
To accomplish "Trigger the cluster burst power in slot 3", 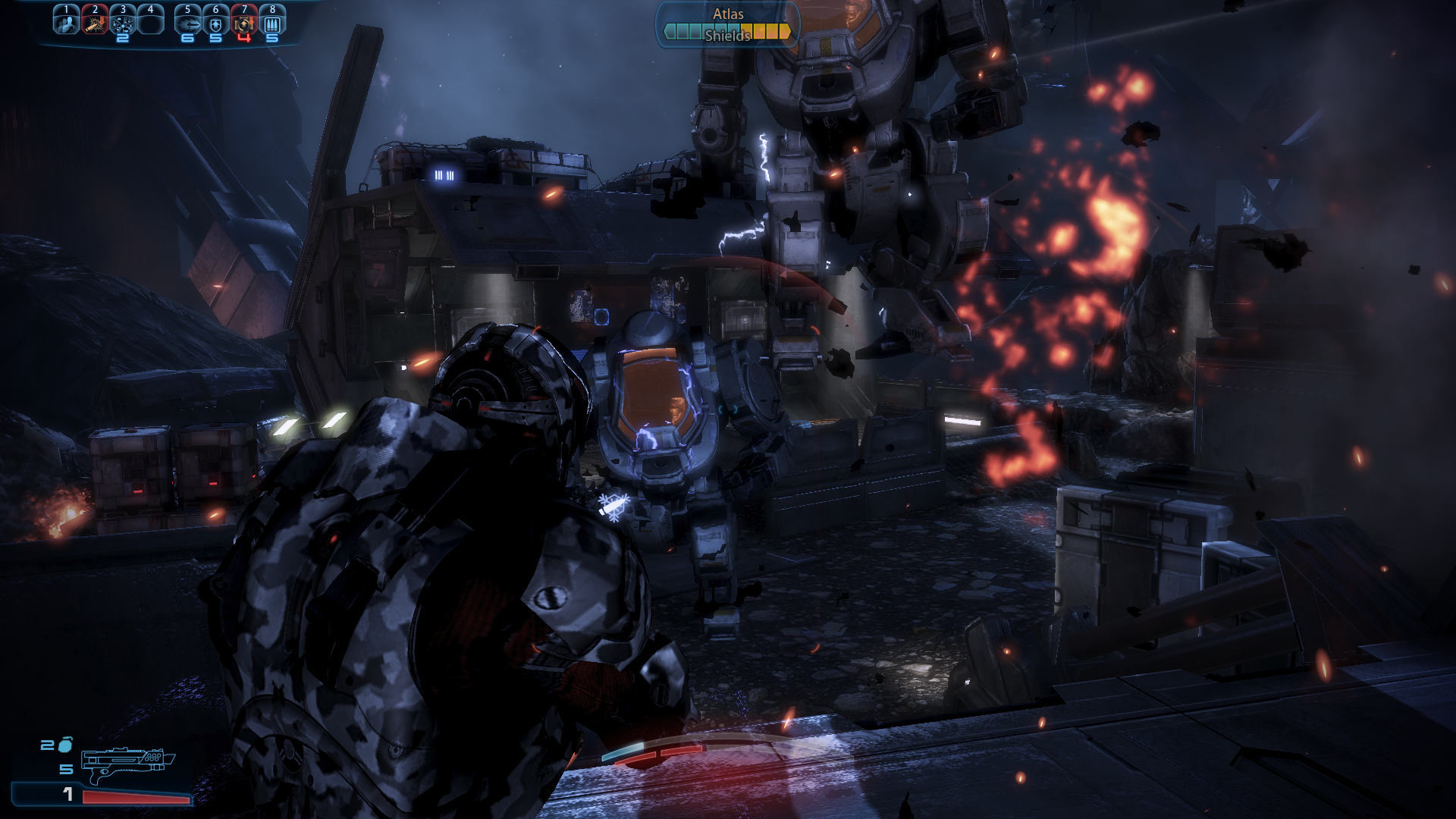I will coord(123,23).
